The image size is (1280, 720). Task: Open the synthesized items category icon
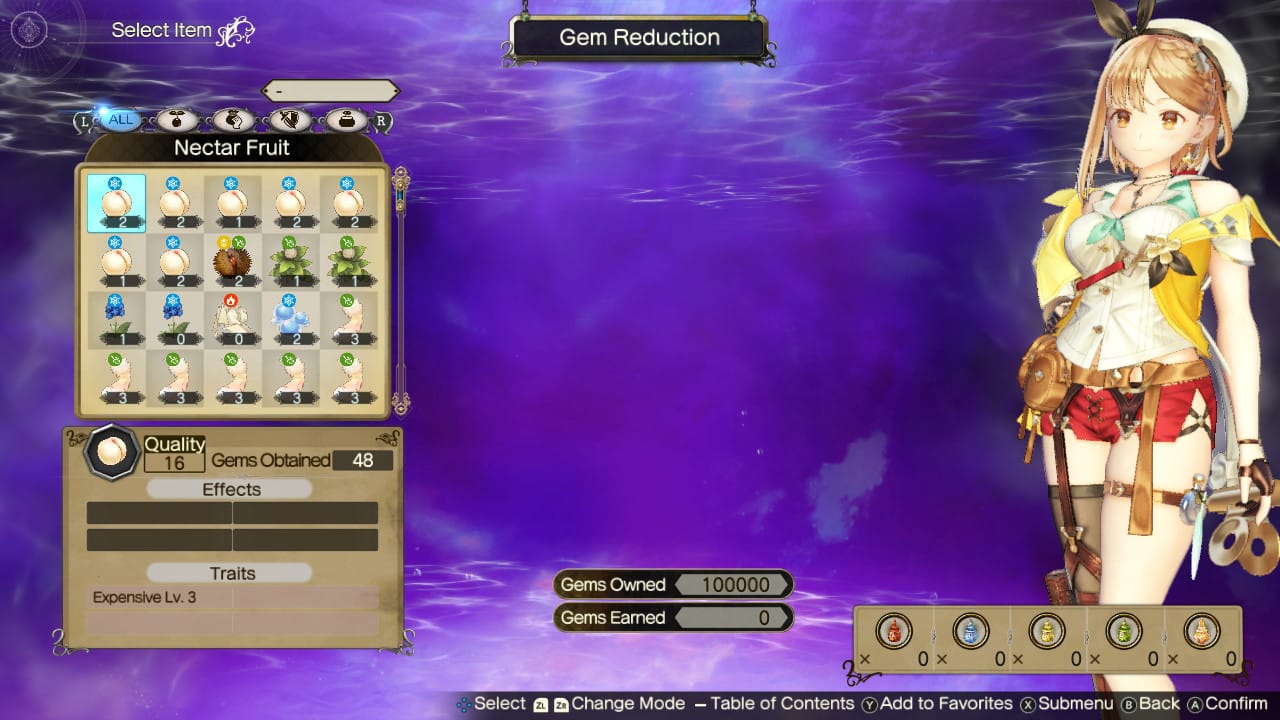[232, 118]
